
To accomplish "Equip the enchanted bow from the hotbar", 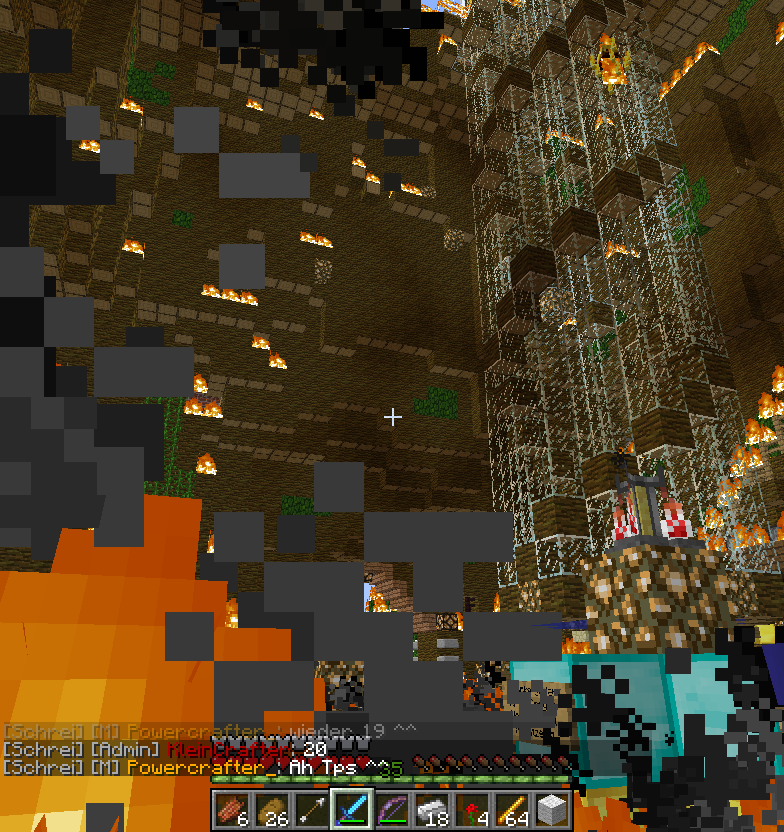I will click(x=392, y=809).
